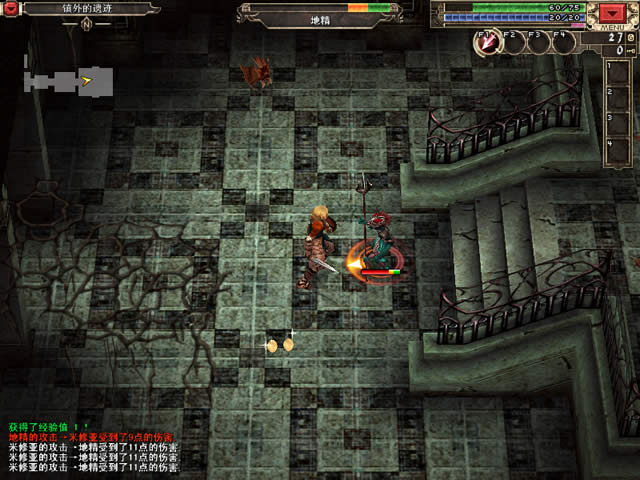The height and width of the screenshot is (480, 640).
Task: Click the grey dungeon minimap
Action: coord(67,80)
